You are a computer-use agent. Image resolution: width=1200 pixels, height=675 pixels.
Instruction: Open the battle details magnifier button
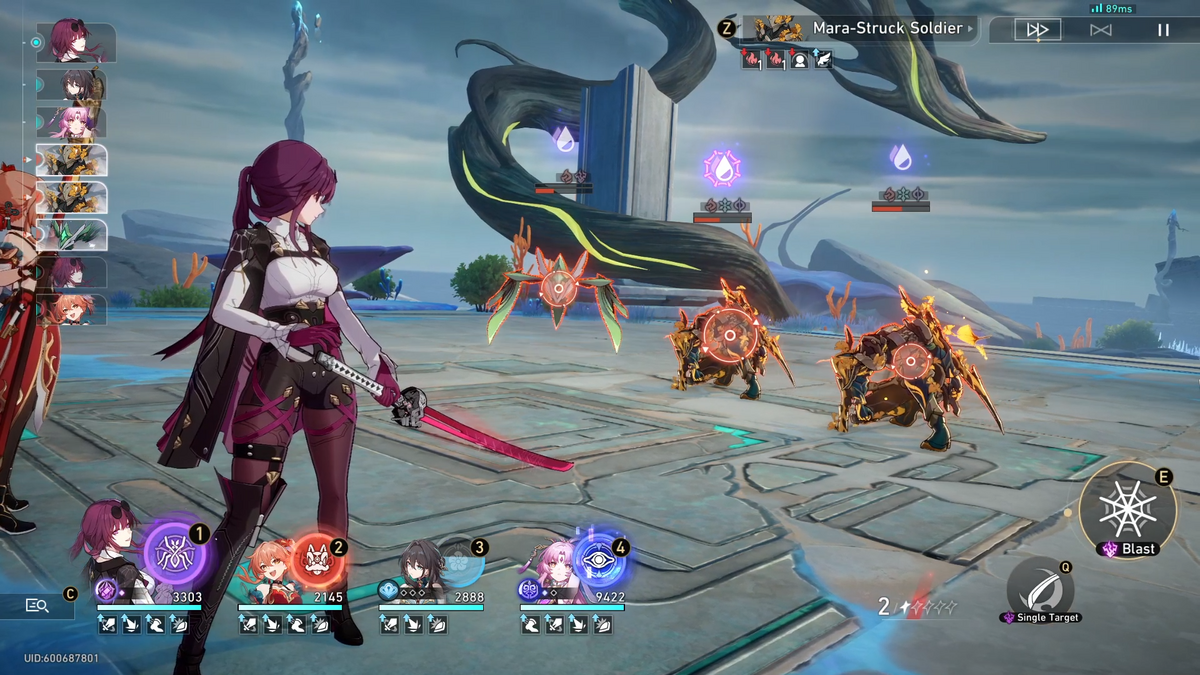[38, 605]
